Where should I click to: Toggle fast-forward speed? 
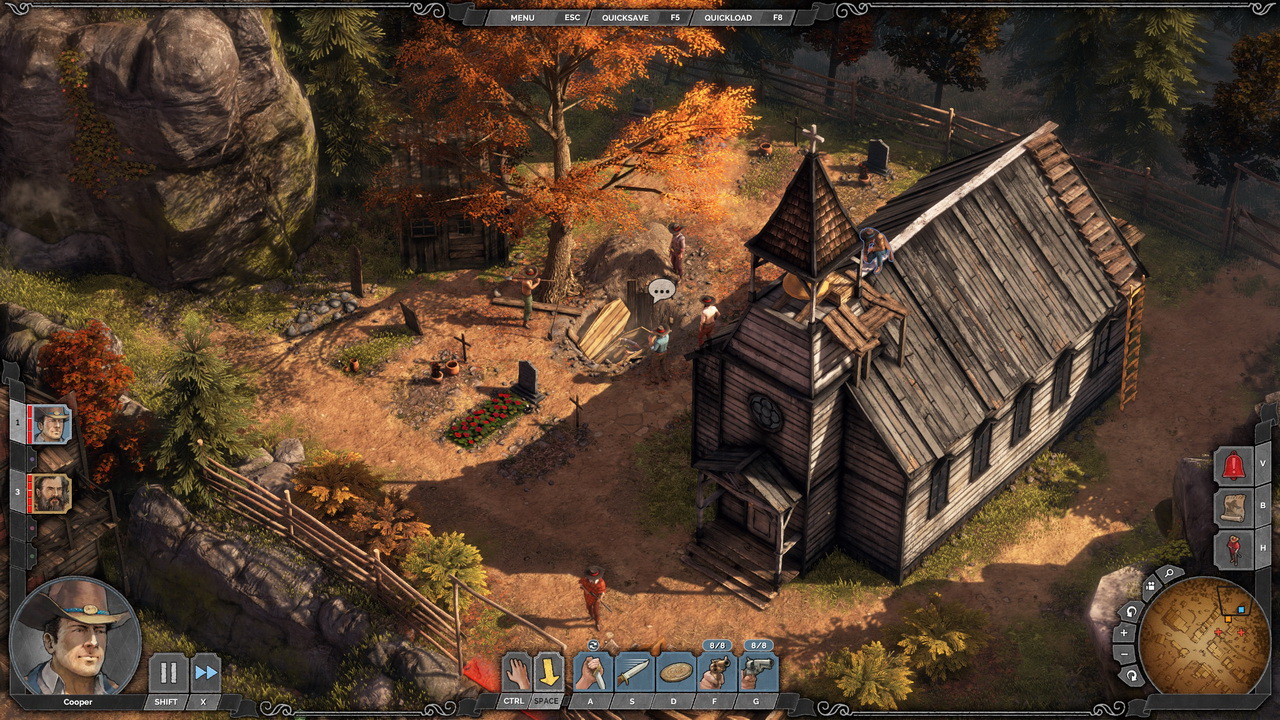(205, 673)
